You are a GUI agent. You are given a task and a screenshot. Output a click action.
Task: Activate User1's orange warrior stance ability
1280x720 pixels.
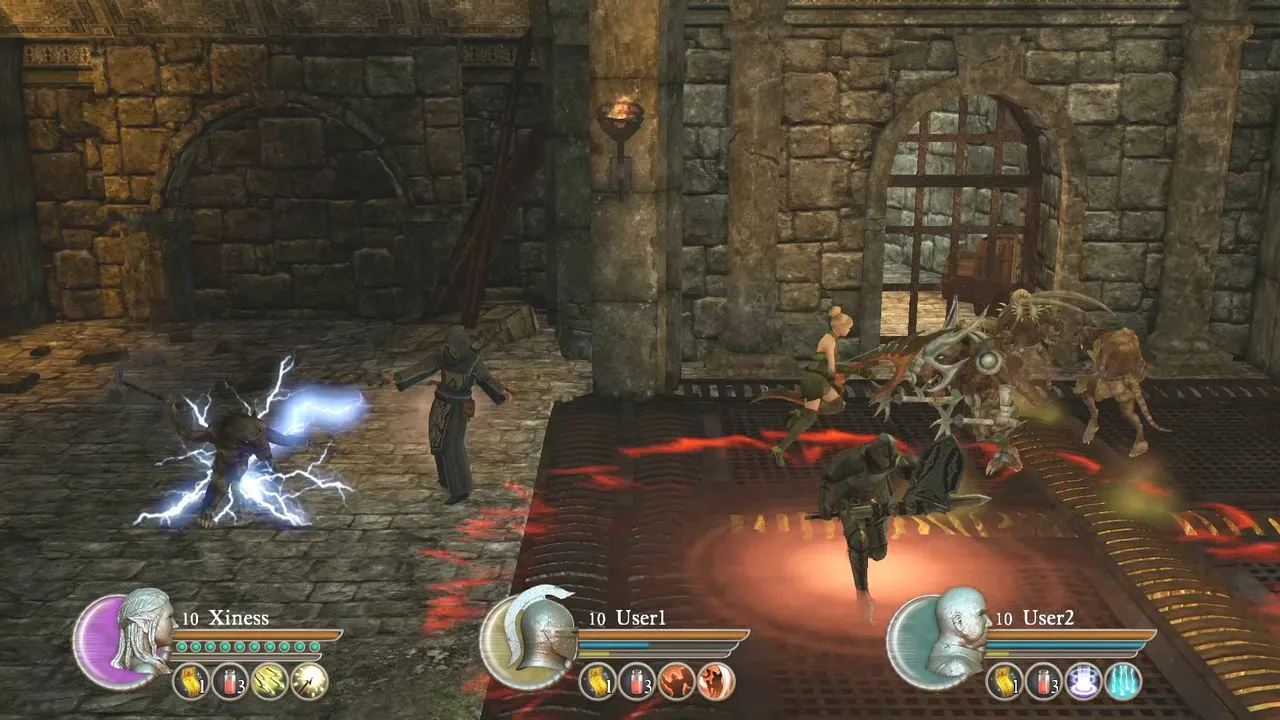pos(677,681)
